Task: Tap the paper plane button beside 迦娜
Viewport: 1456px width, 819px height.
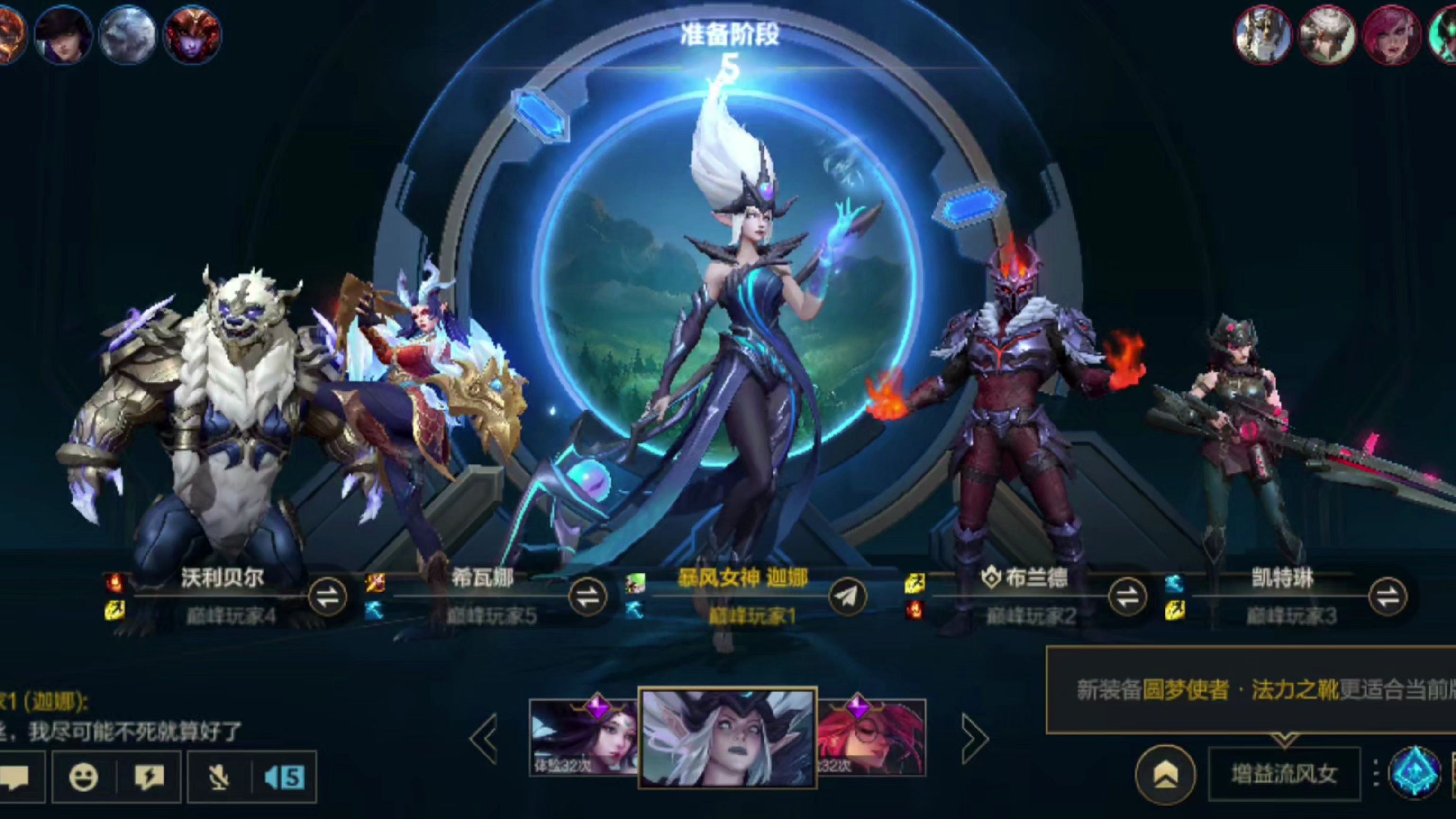Action: tap(848, 597)
